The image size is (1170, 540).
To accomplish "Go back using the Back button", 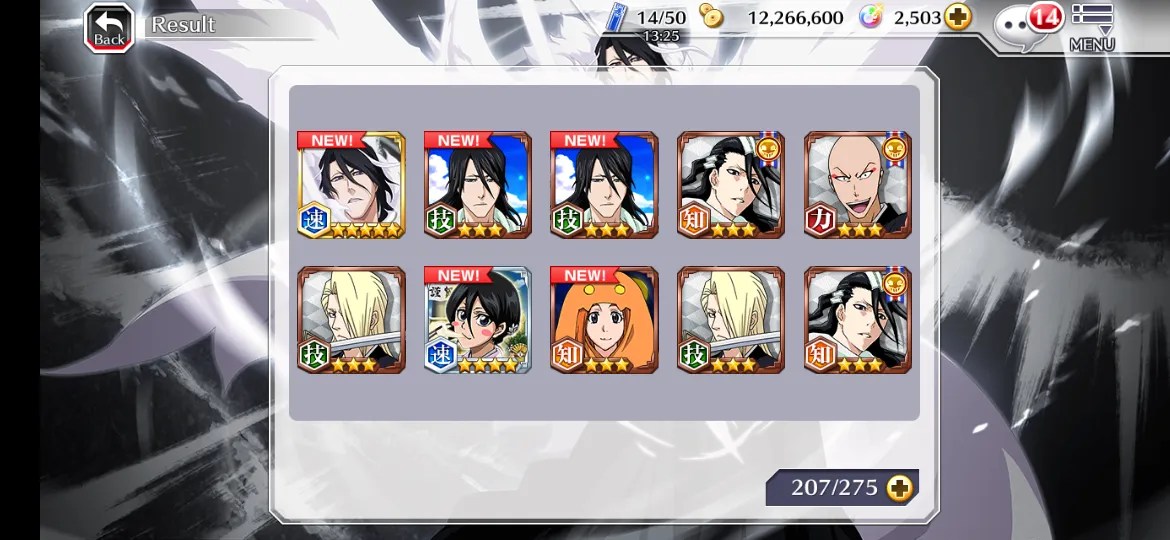I will click(109, 27).
